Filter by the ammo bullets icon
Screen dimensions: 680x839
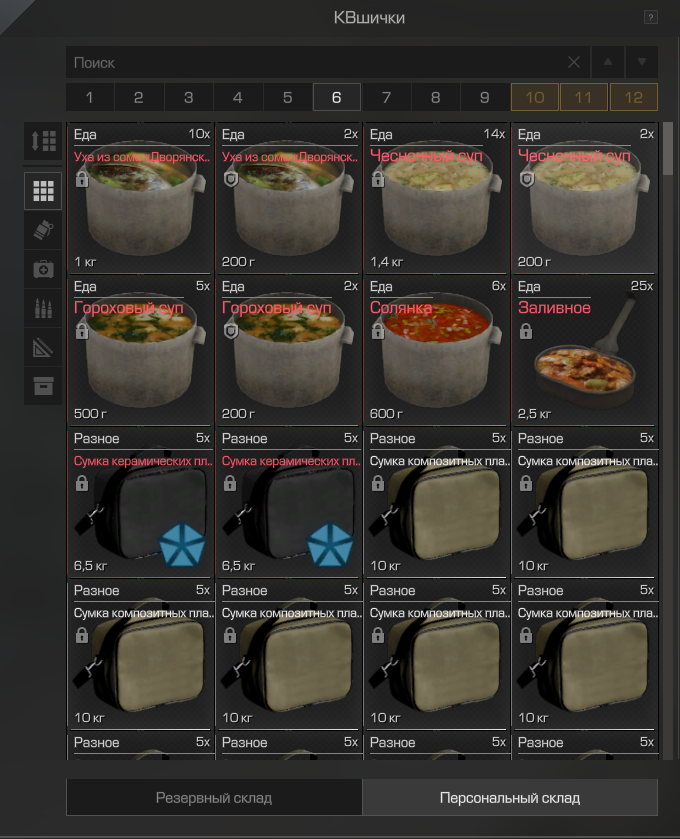pyautogui.click(x=43, y=308)
